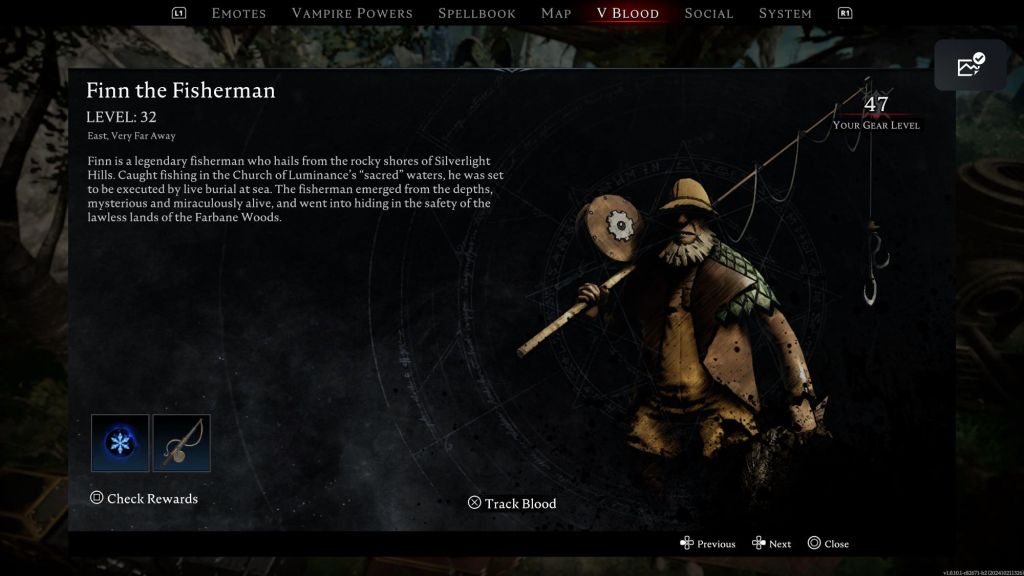Open the Spellbook tab
This screenshot has height=576, width=1024.
pyautogui.click(x=477, y=13)
